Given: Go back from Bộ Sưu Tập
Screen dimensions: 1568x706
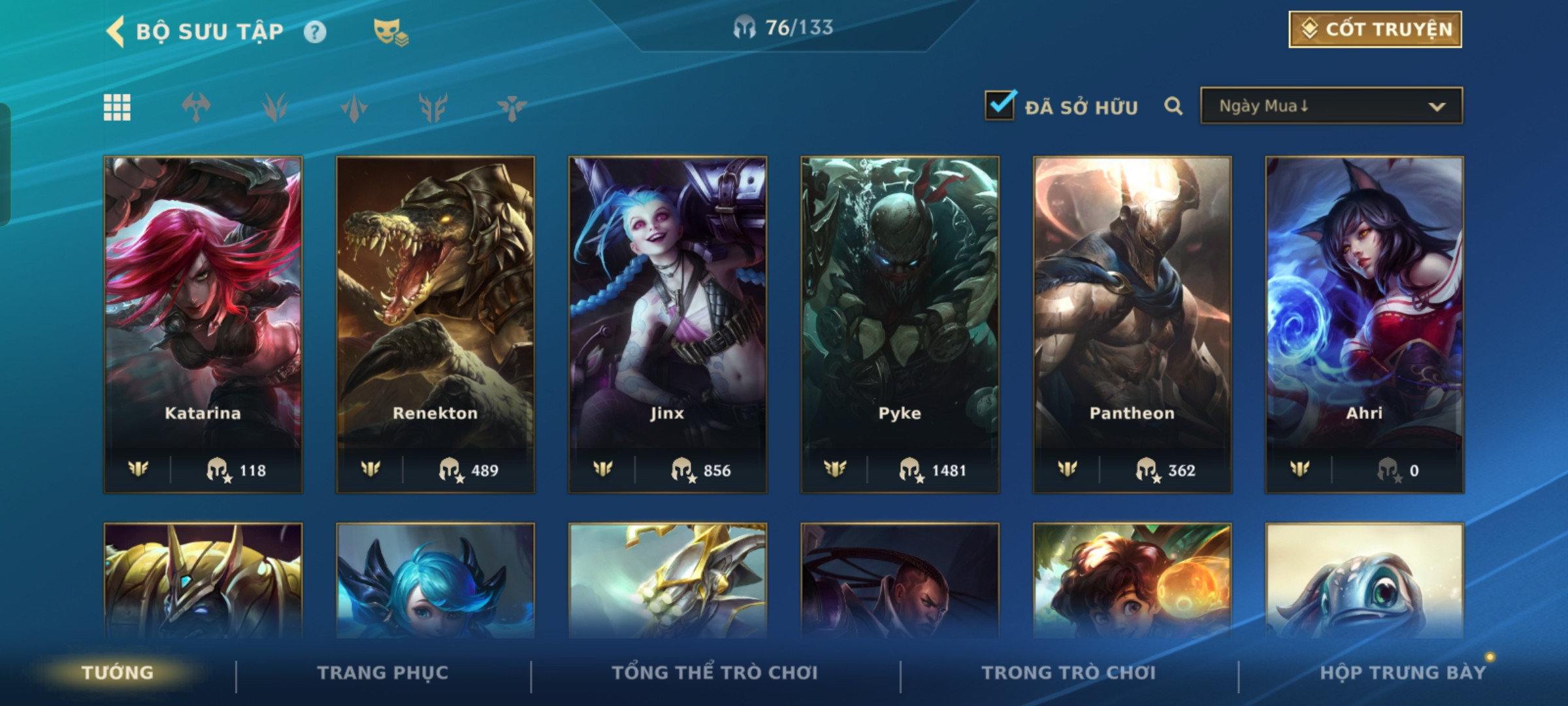Looking at the screenshot, I should click(116, 31).
